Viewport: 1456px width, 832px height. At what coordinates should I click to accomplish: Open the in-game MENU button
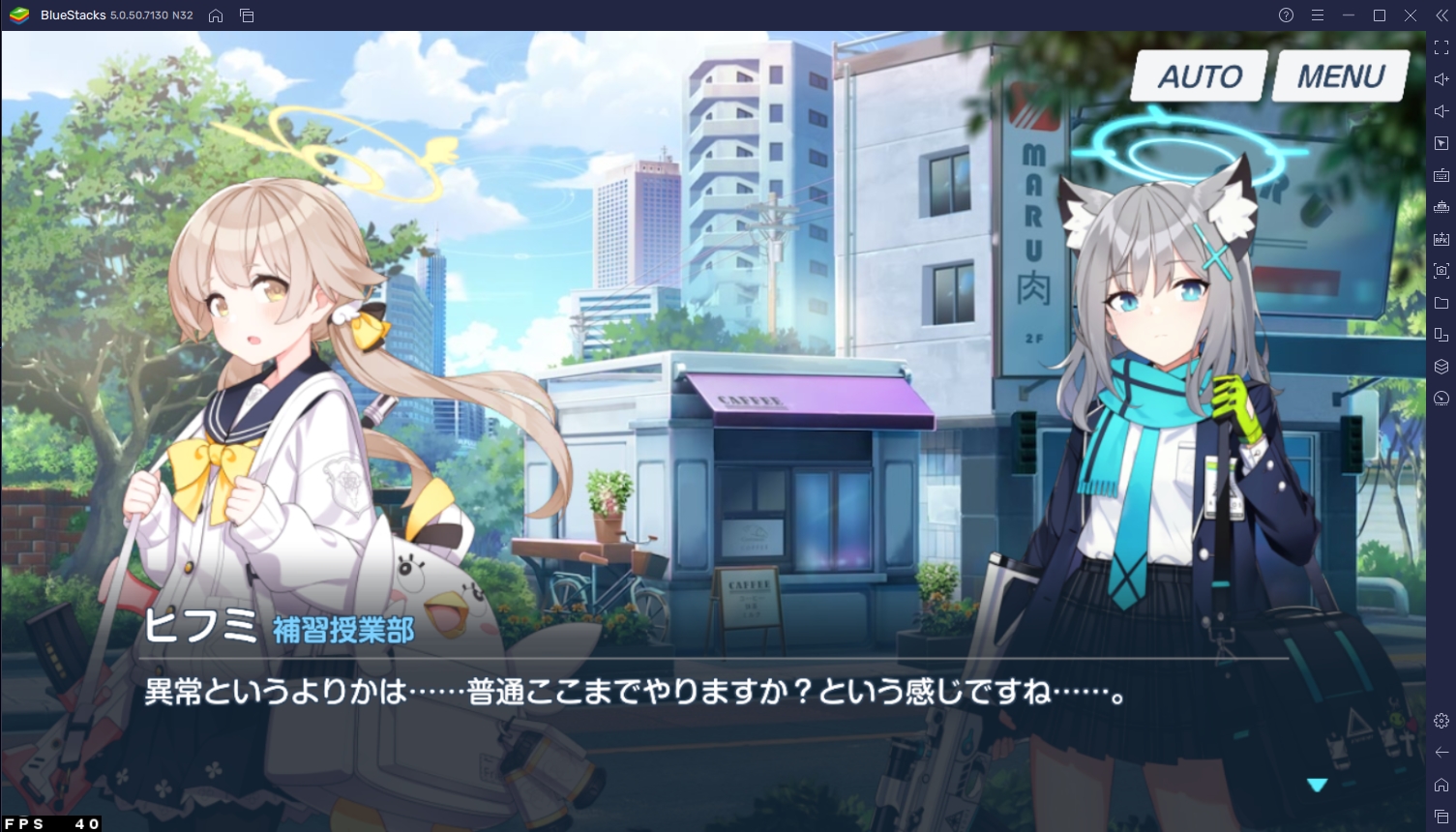(1340, 75)
